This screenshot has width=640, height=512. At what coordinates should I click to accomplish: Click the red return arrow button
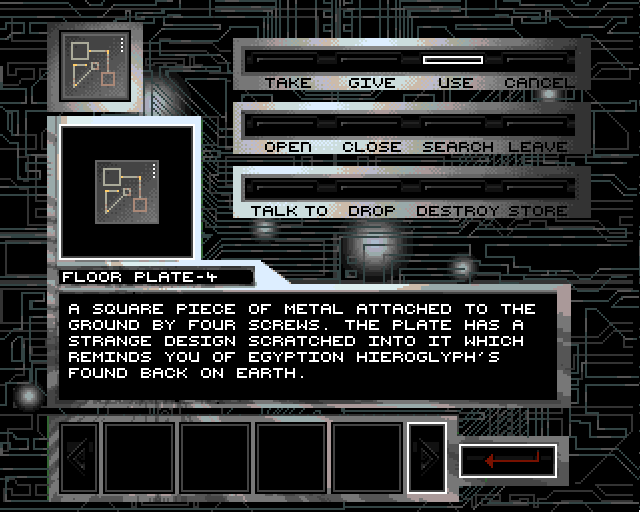click(508, 460)
